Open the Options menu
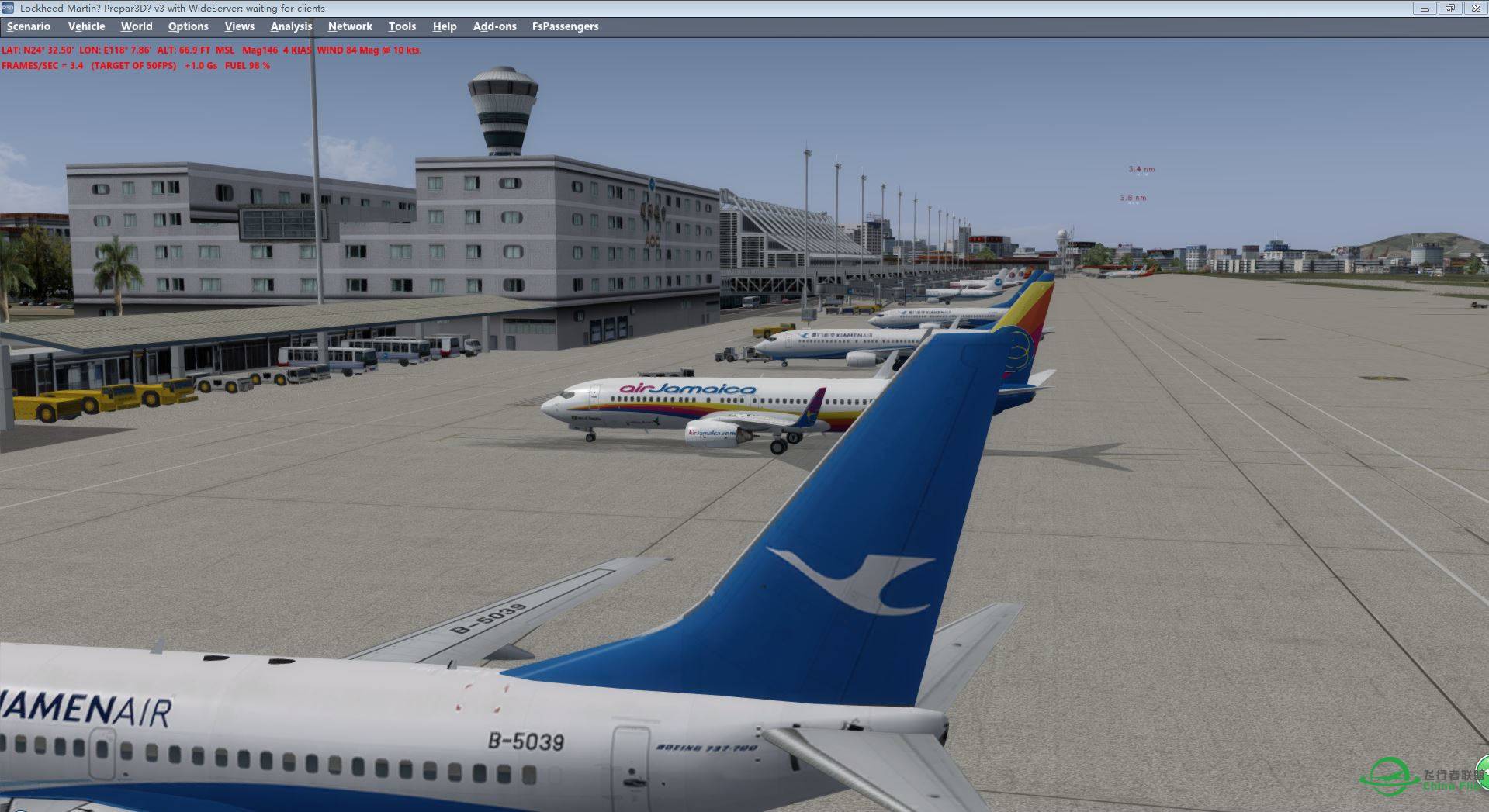Viewport: 1489px width, 812px height. 188,26
